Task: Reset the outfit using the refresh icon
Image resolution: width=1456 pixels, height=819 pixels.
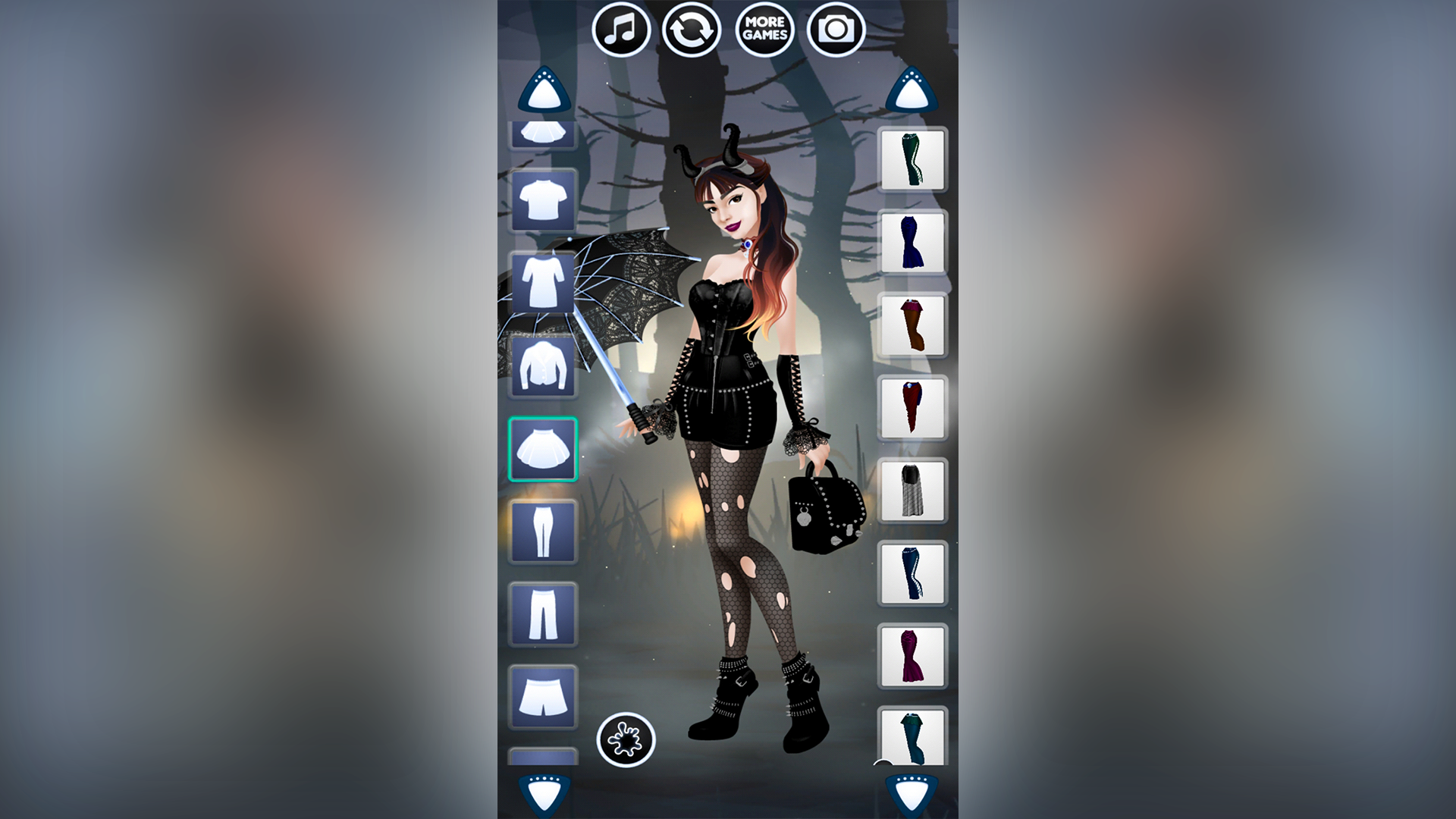Action: 691,29
